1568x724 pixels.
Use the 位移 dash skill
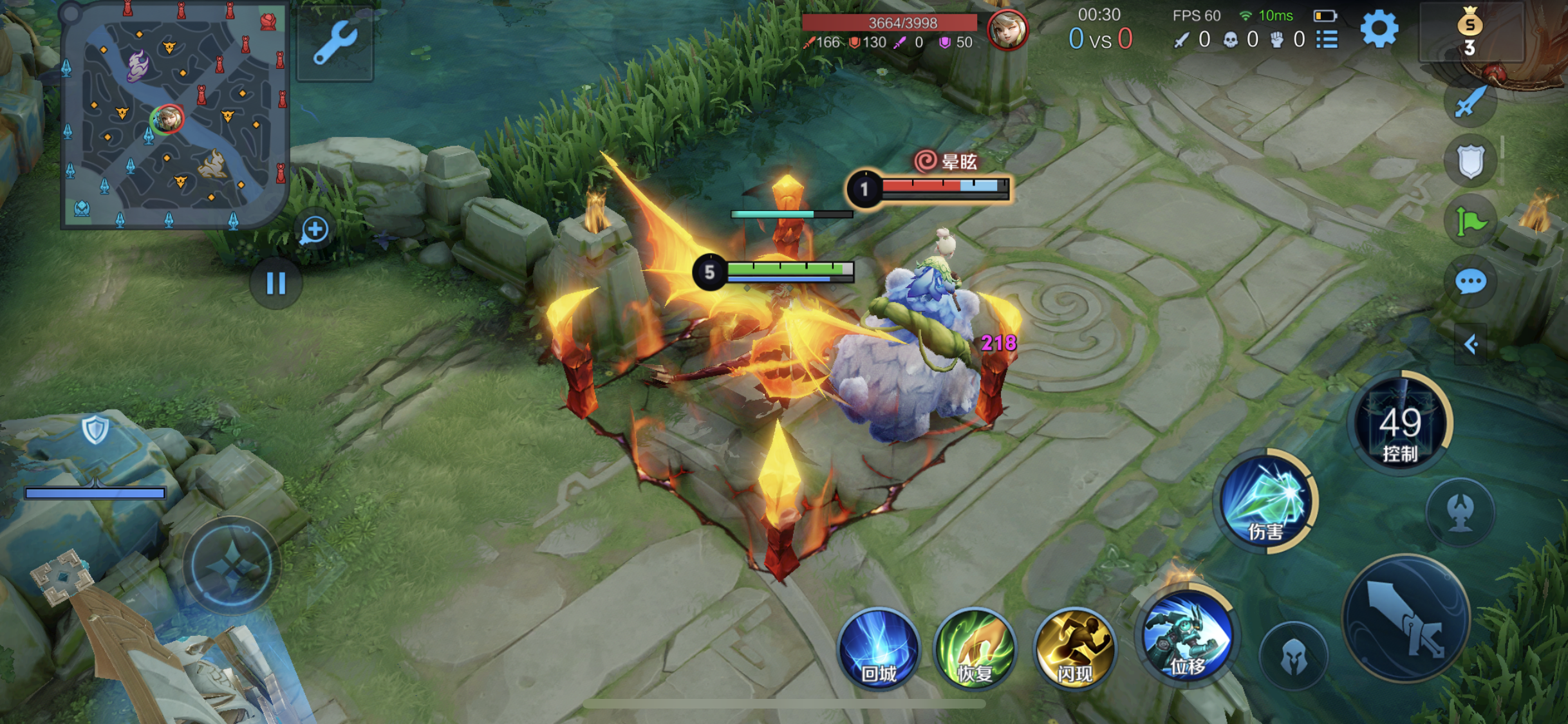pos(1188,637)
